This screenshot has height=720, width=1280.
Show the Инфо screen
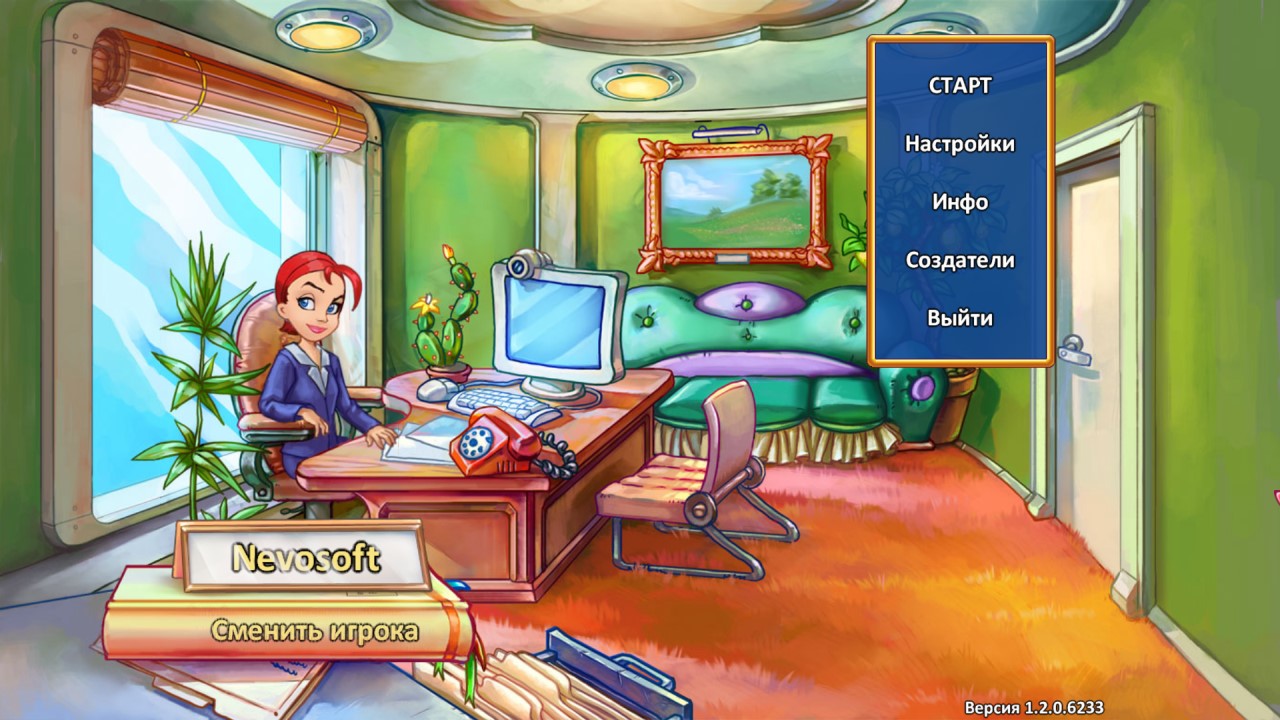960,202
